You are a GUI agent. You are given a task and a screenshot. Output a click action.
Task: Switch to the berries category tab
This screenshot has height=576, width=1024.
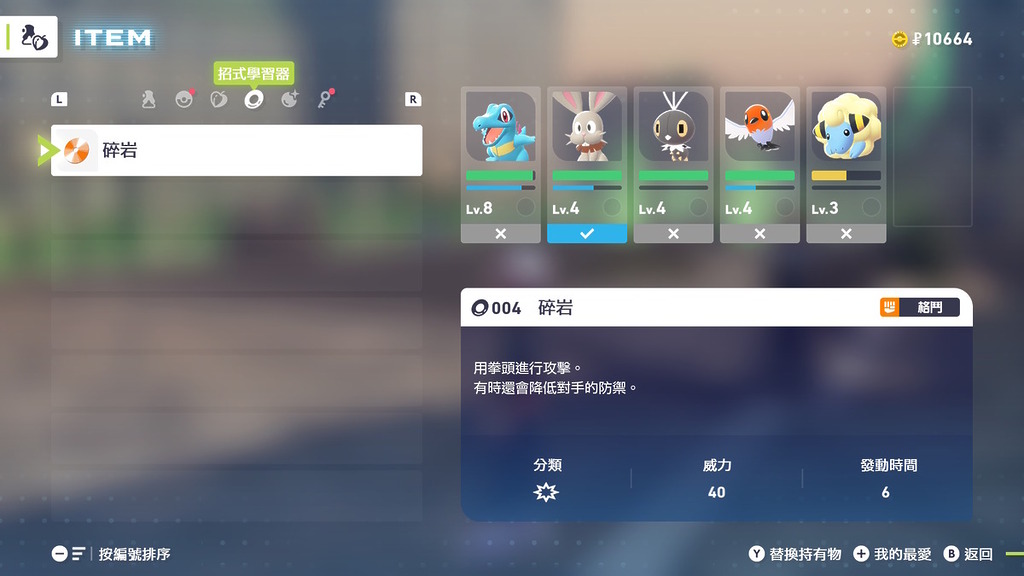click(x=219, y=99)
